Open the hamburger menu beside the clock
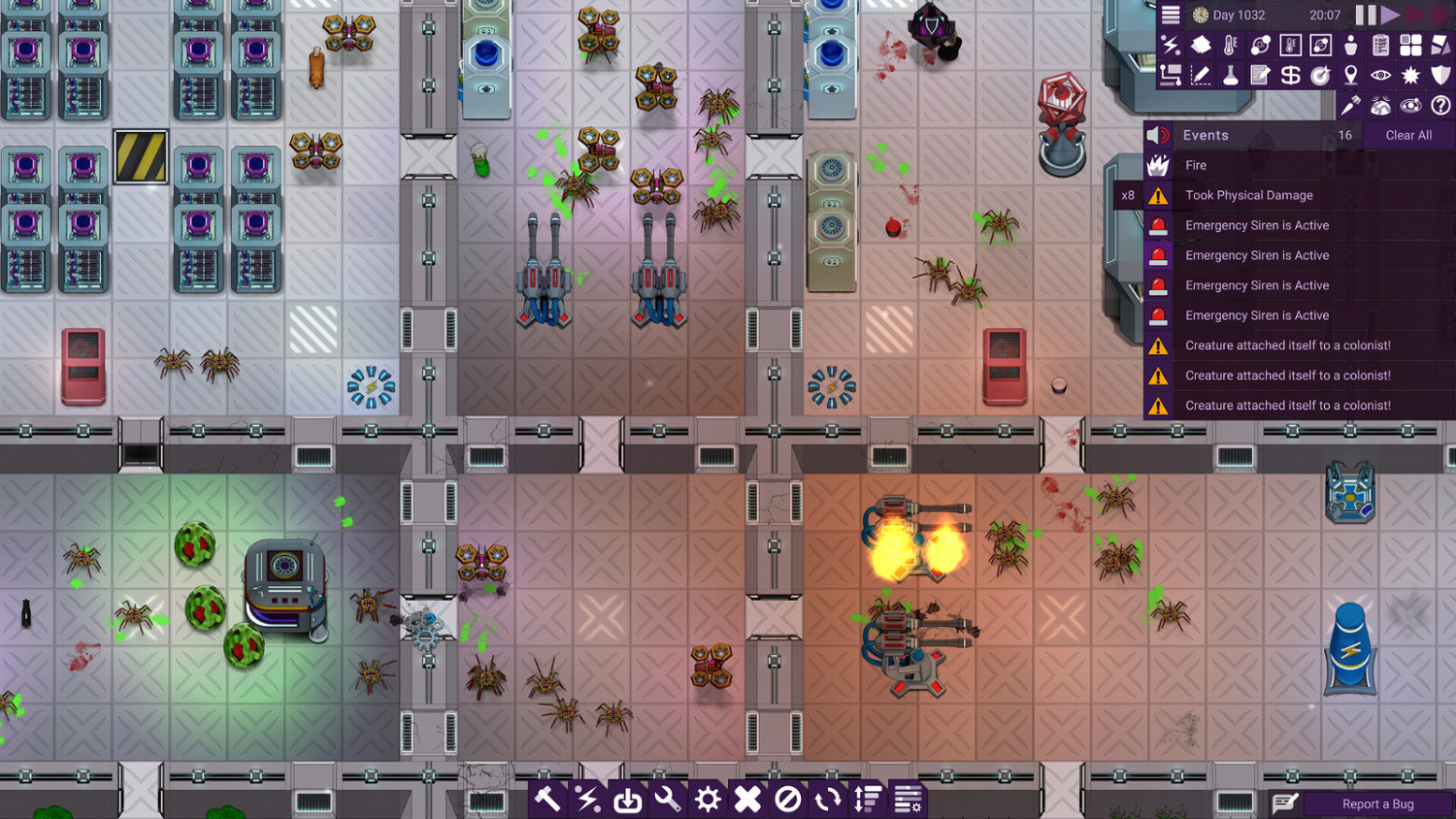Image resolution: width=1456 pixels, height=819 pixels. point(1170,15)
